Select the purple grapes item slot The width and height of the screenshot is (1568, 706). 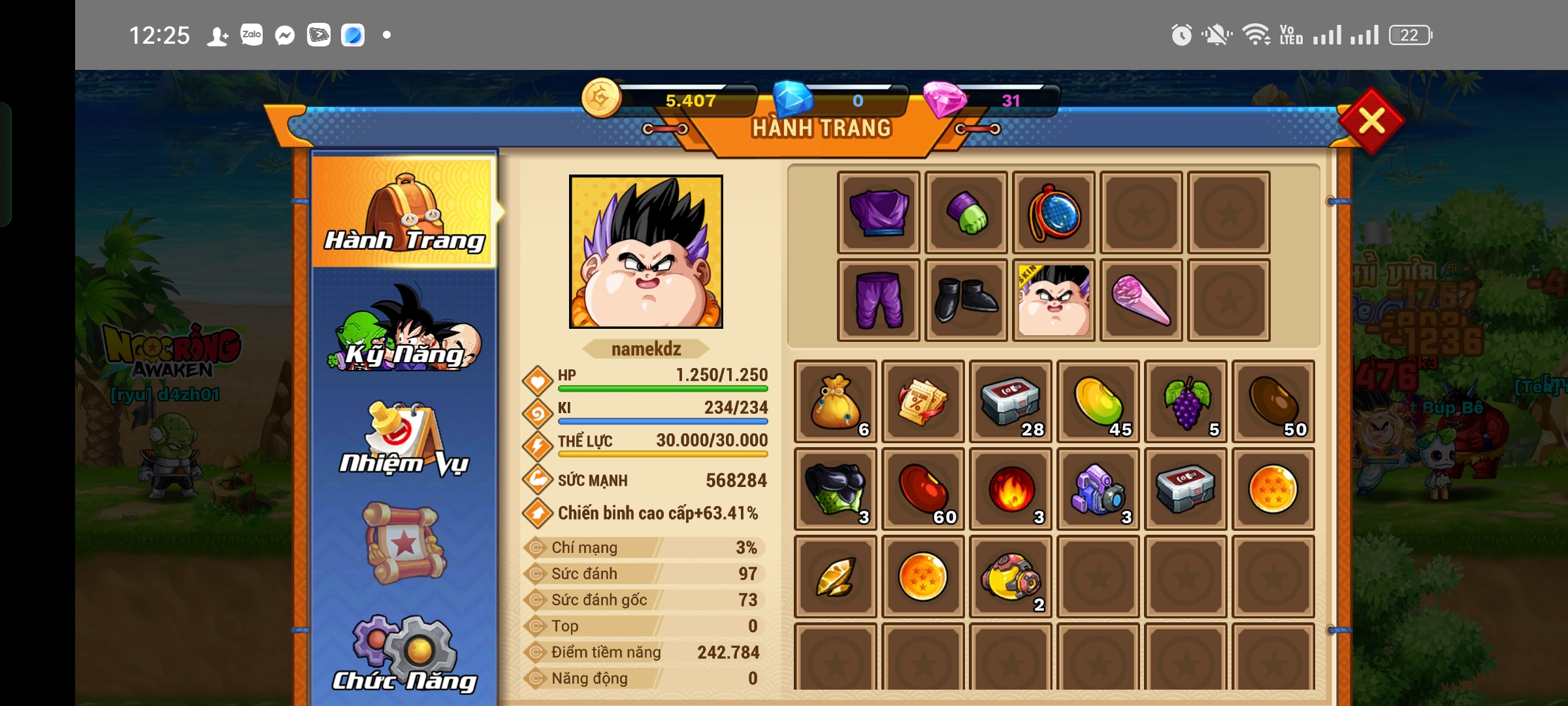tap(1186, 401)
